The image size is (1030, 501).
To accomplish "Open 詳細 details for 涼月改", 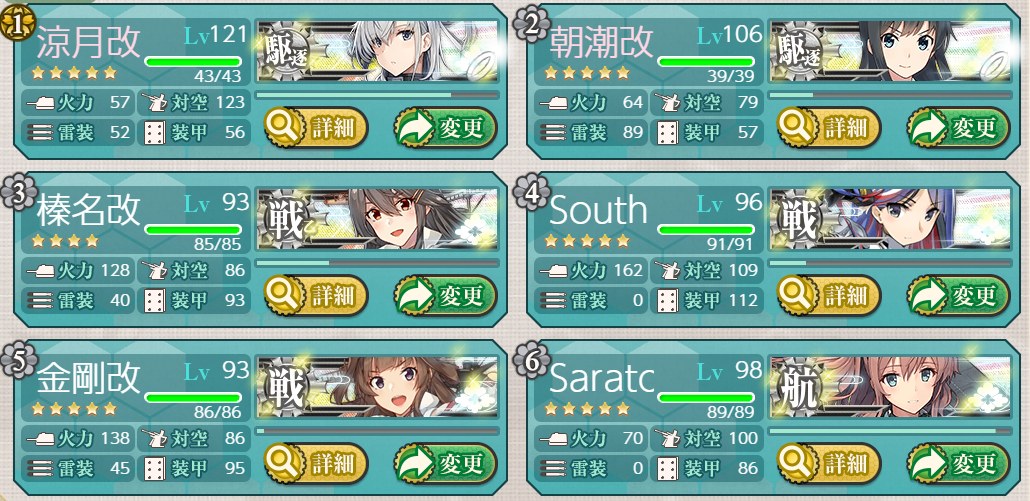I will [x=316, y=128].
